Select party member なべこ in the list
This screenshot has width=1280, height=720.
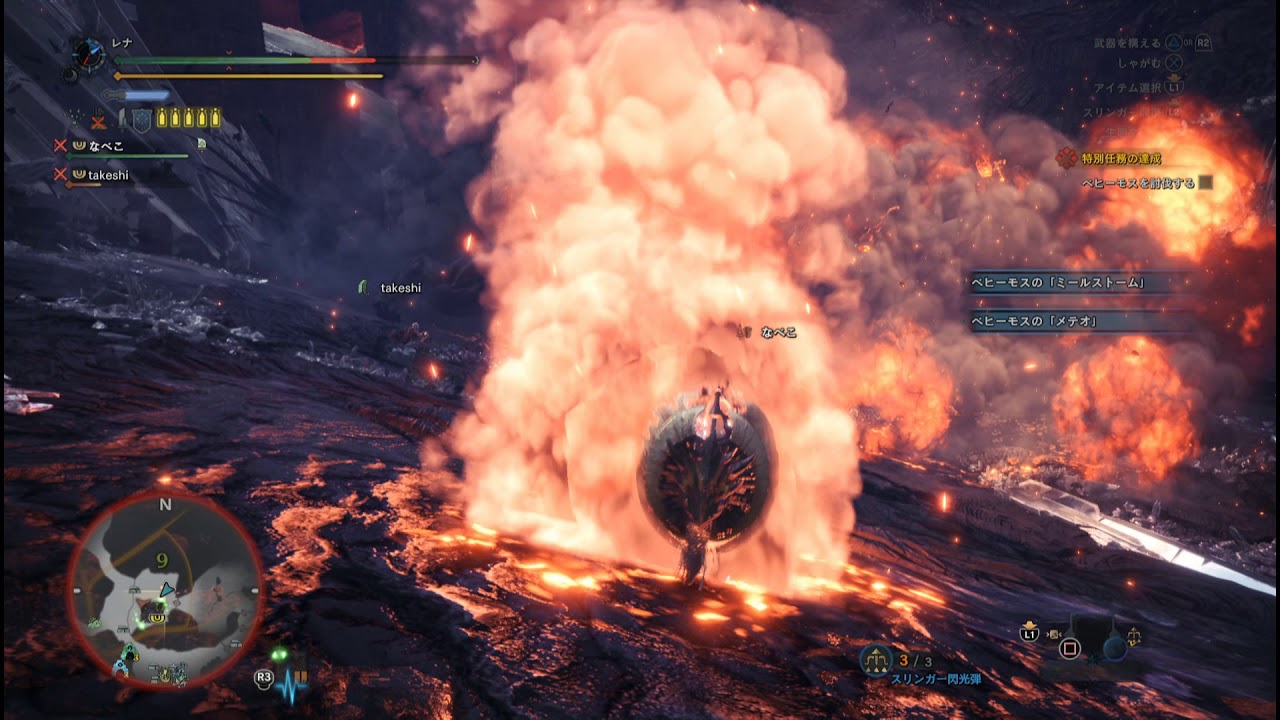point(105,146)
